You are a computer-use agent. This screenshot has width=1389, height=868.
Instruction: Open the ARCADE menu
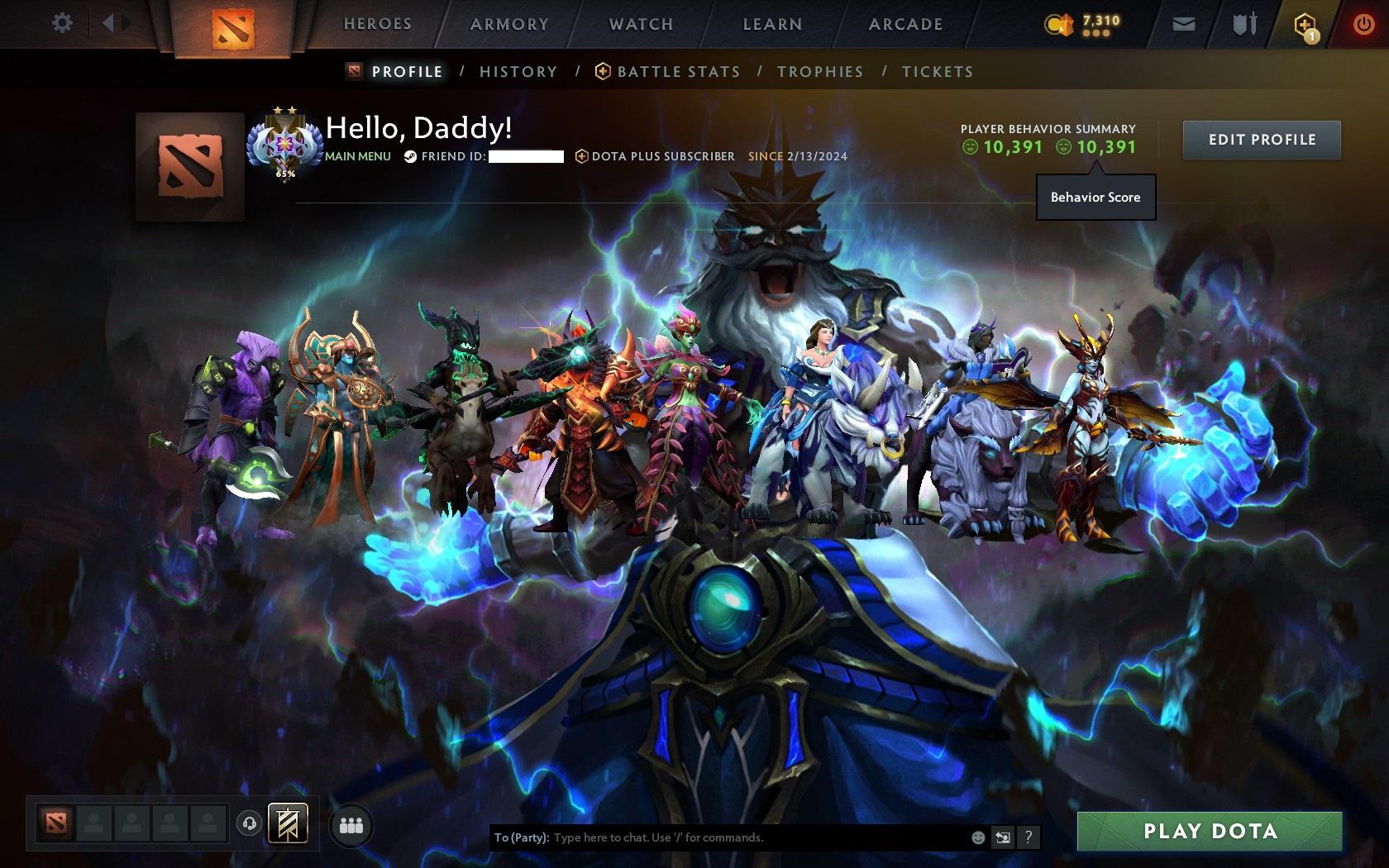point(904,24)
